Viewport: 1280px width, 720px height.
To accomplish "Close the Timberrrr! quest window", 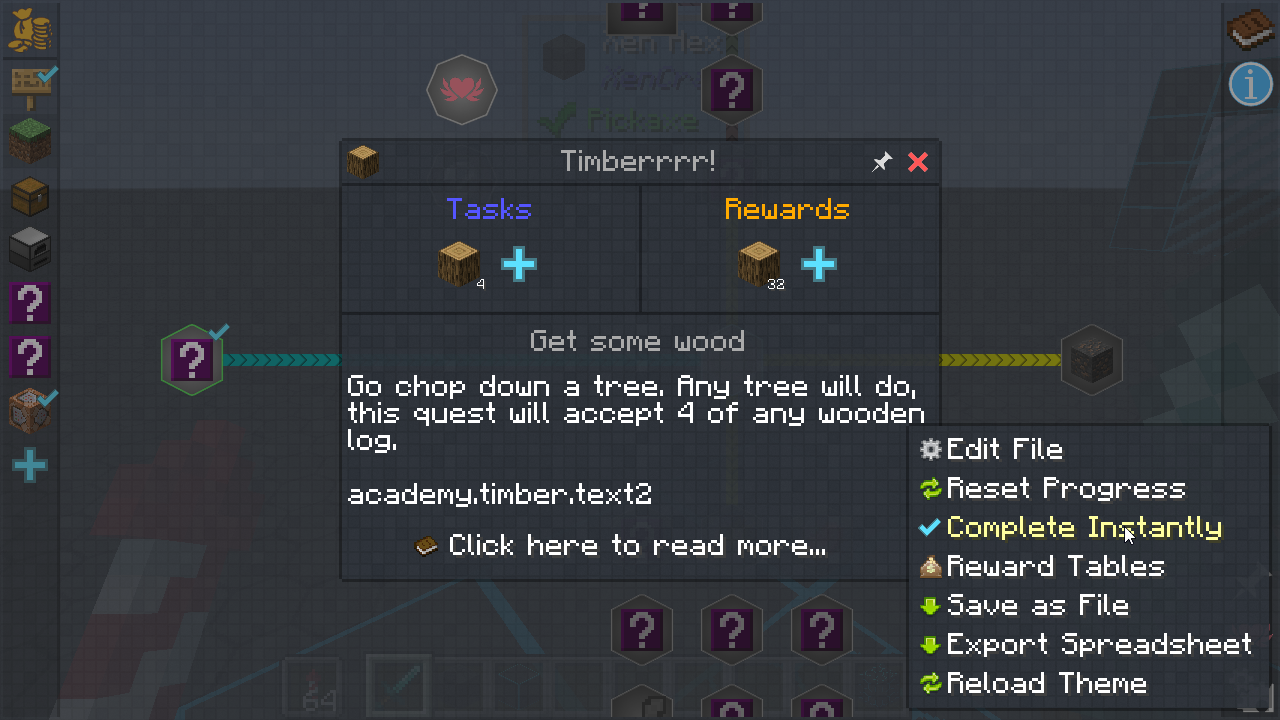I will pyautogui.click(x=918, y=162).
